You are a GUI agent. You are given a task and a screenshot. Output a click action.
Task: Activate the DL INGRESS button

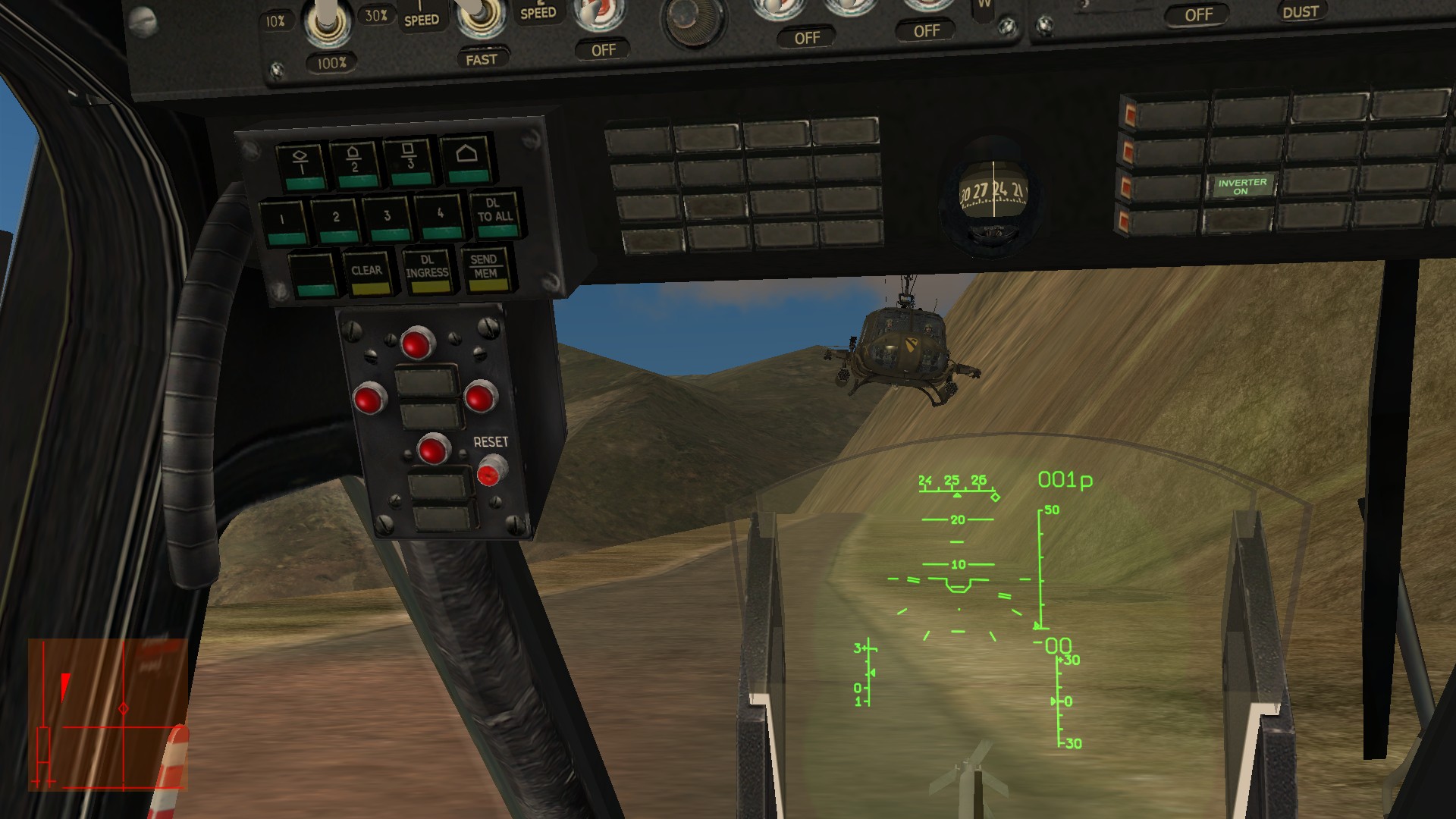pyautogui.click(x=428, y=269)
